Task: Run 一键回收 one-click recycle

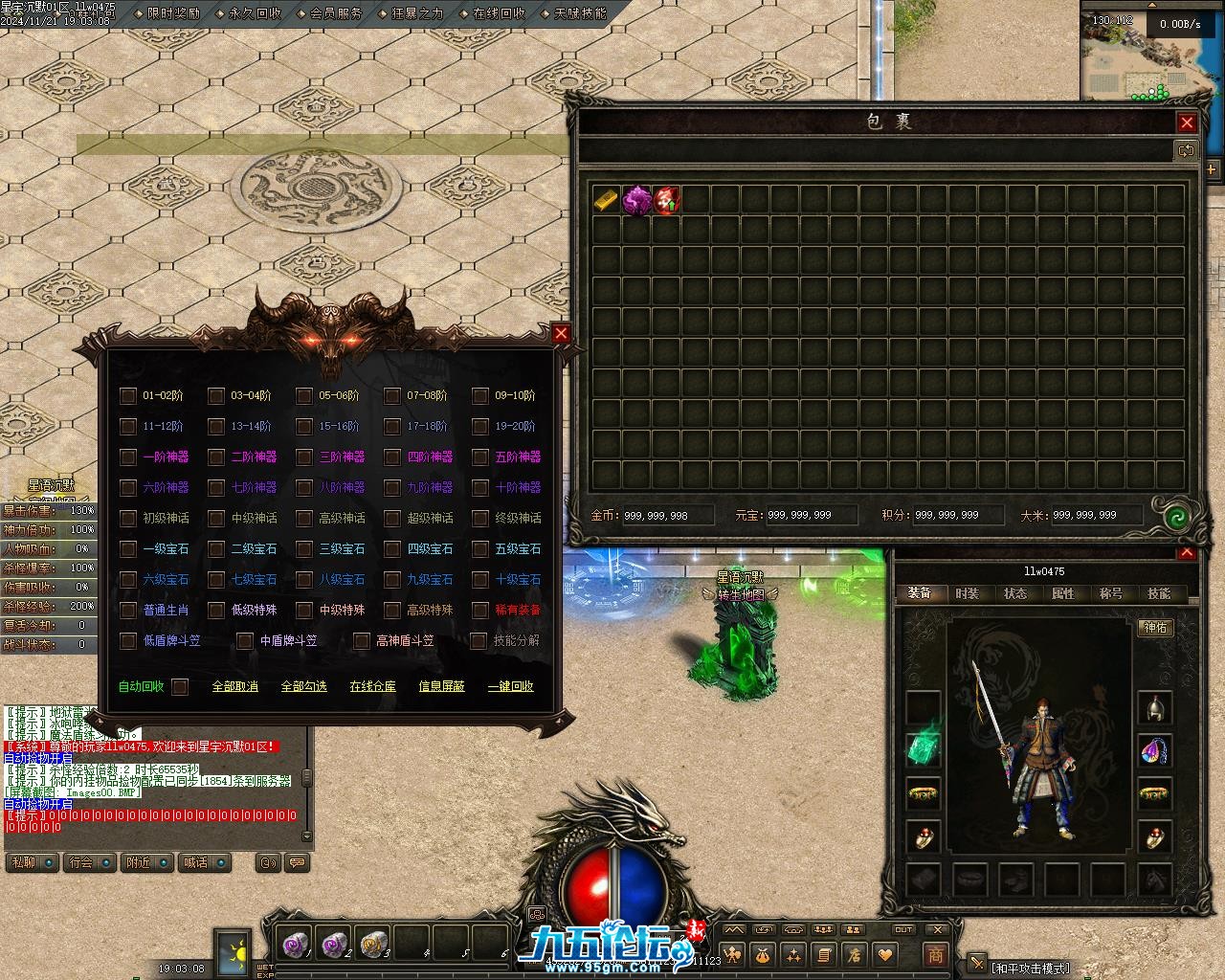Action: (510, 686)
